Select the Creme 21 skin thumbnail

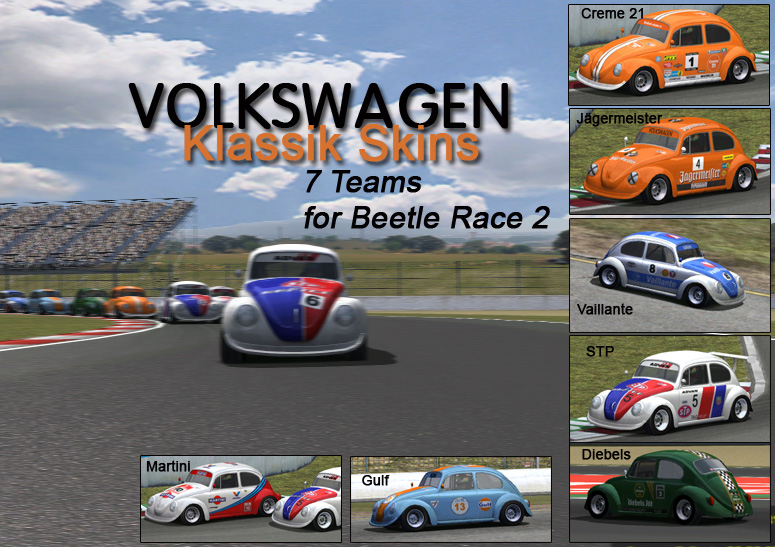[x=670, y=55]
